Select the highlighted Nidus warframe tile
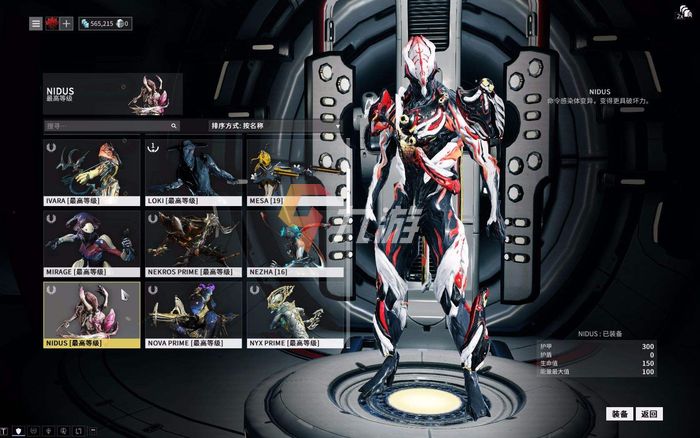This screenshot has width=700, height=438. coord(92,313)
